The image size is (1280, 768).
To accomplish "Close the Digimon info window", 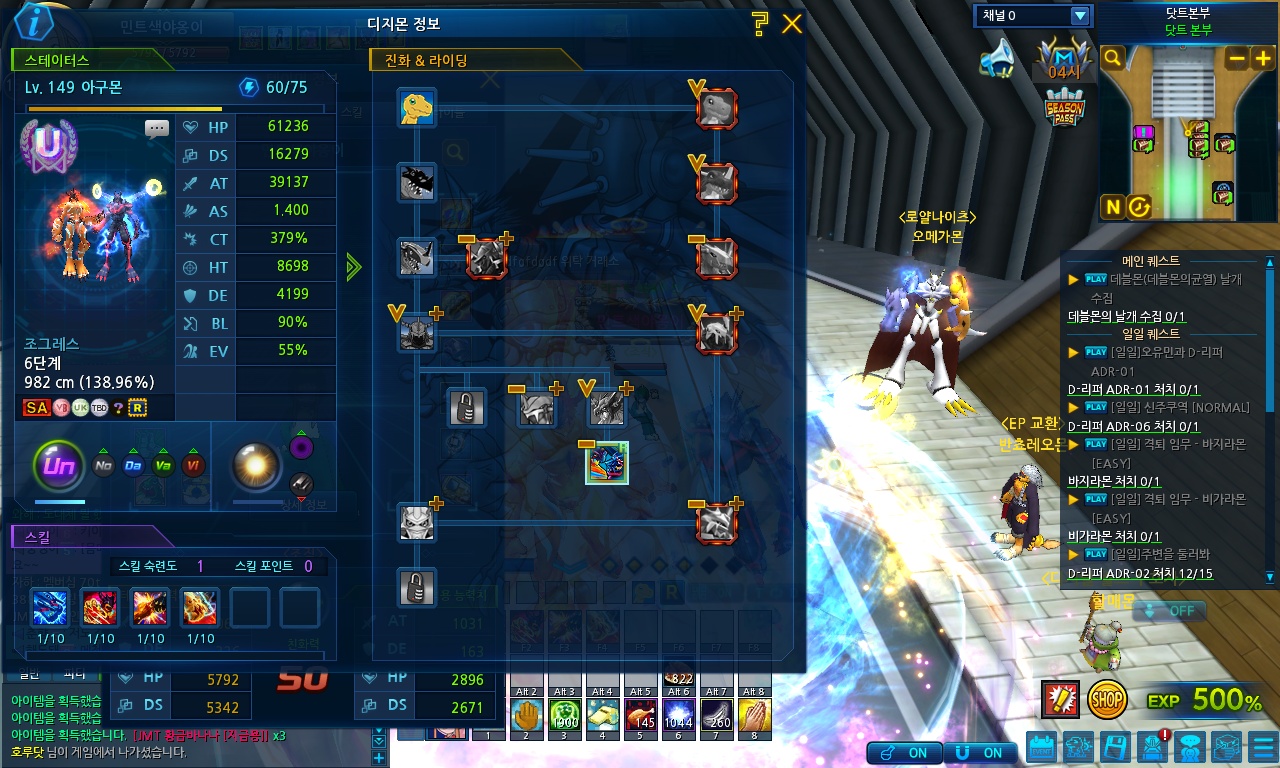I will pyautogui.click(x=792, y=24).
